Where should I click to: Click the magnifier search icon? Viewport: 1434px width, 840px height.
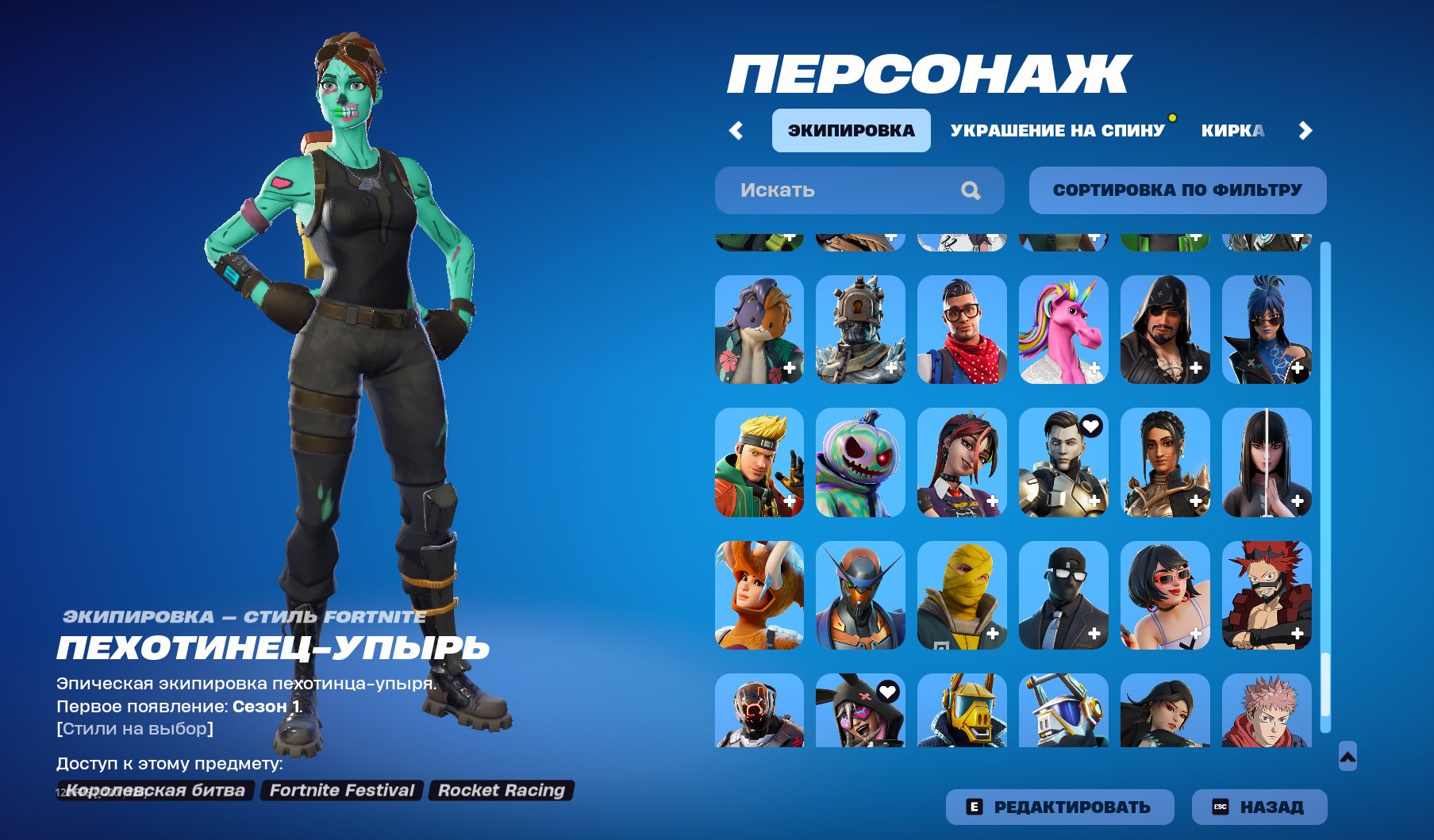(x=970, y=190)
